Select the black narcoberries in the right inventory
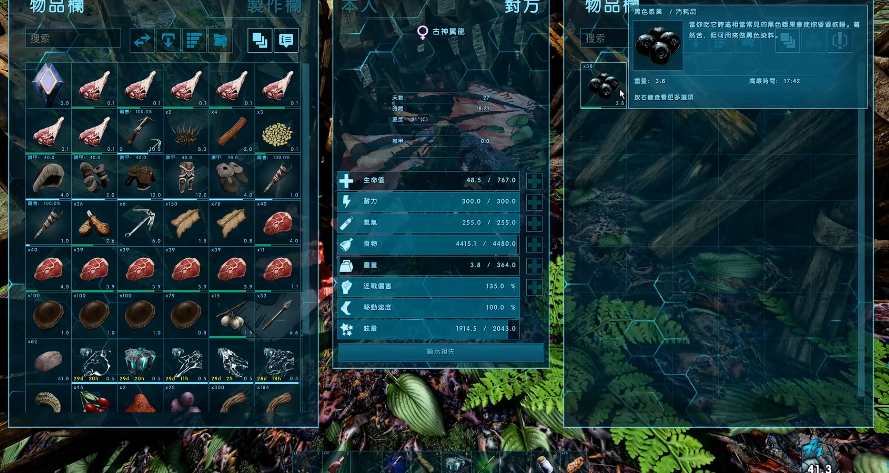Viewport: 889px width, 473px height. [603, 84]
